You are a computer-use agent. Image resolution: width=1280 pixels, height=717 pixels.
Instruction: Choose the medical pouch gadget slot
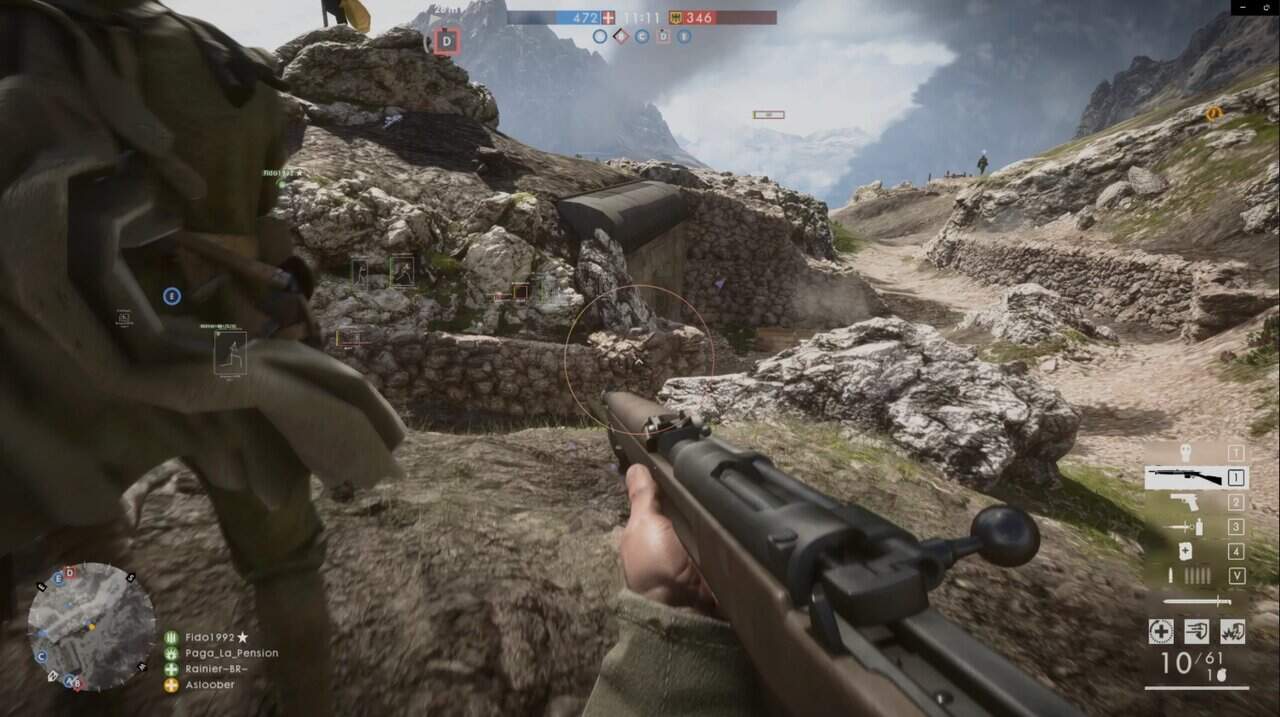click(x=1185, y=551)
